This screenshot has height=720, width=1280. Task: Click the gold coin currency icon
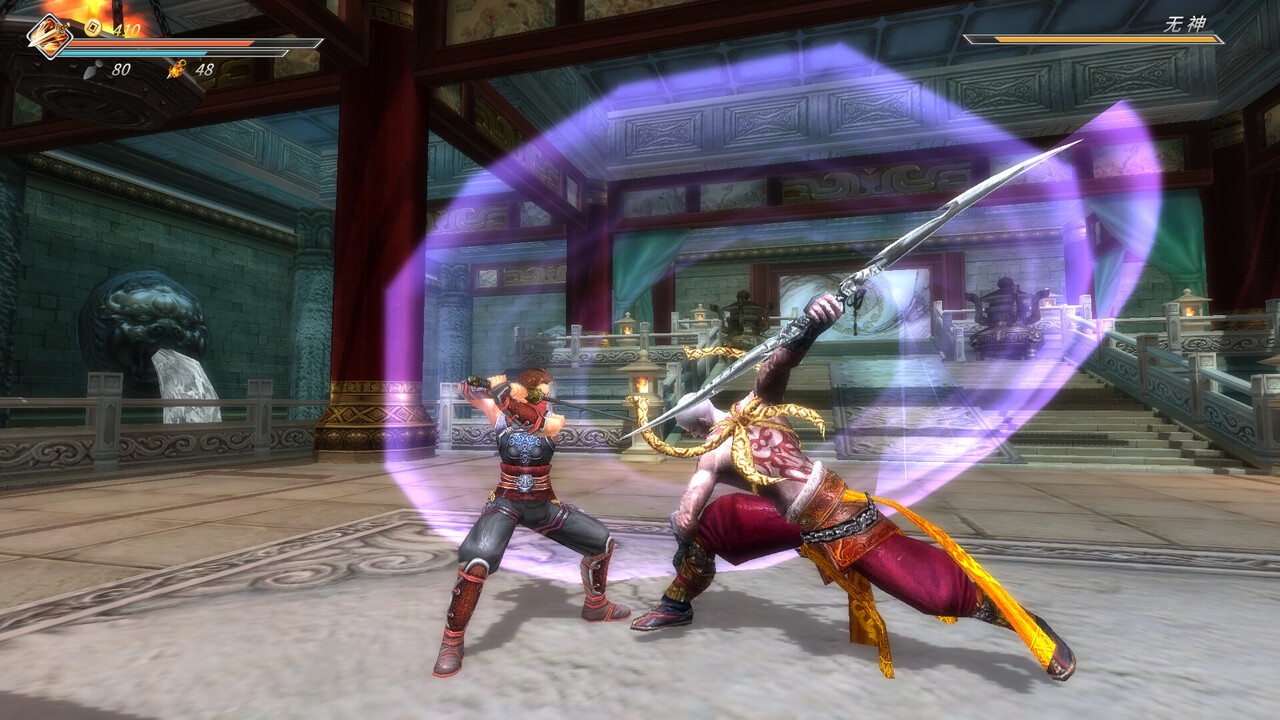coord(92,27)
